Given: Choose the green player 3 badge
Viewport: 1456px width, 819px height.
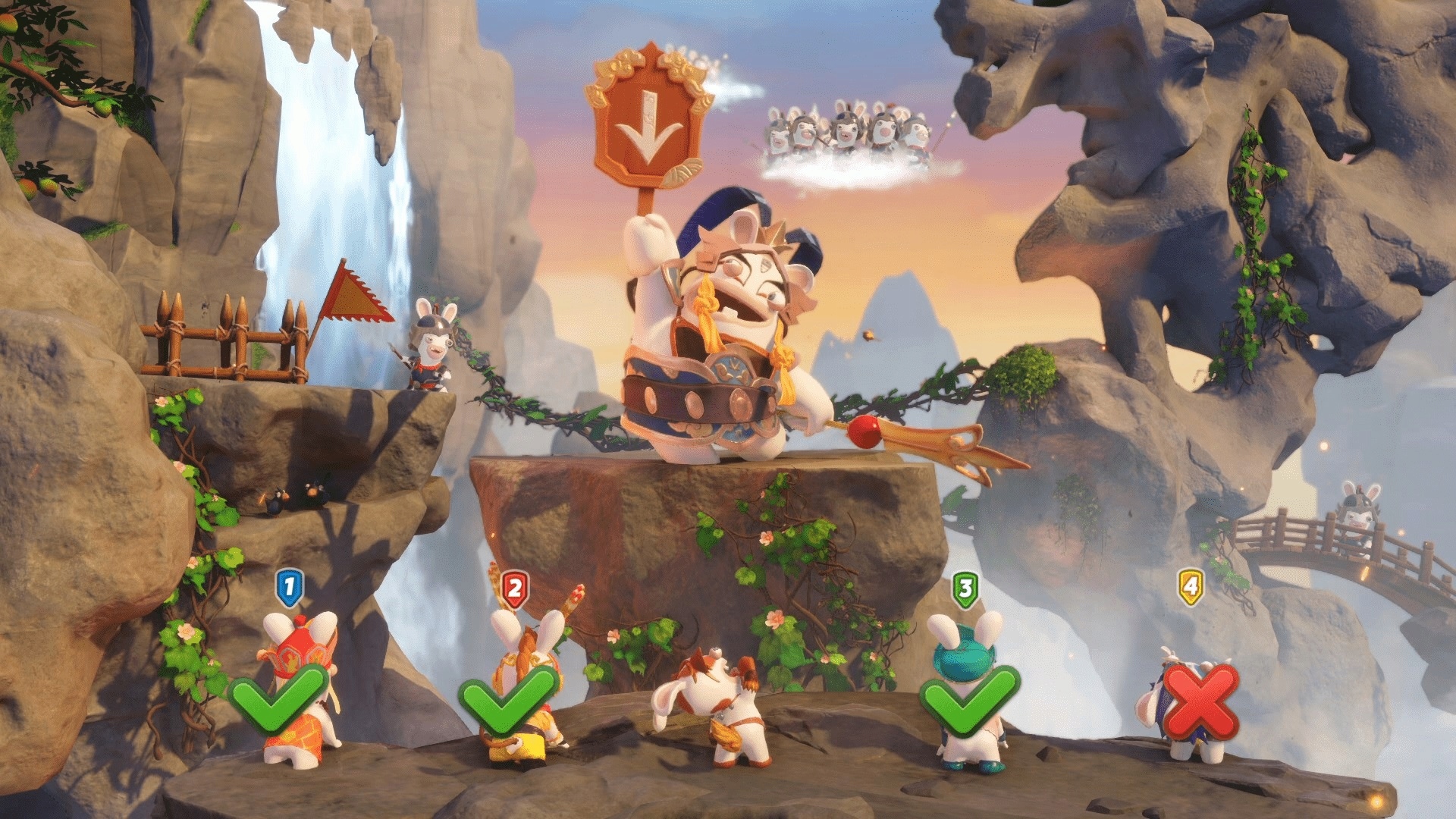Looking at the screenshot, I should [x=965, y=589].
